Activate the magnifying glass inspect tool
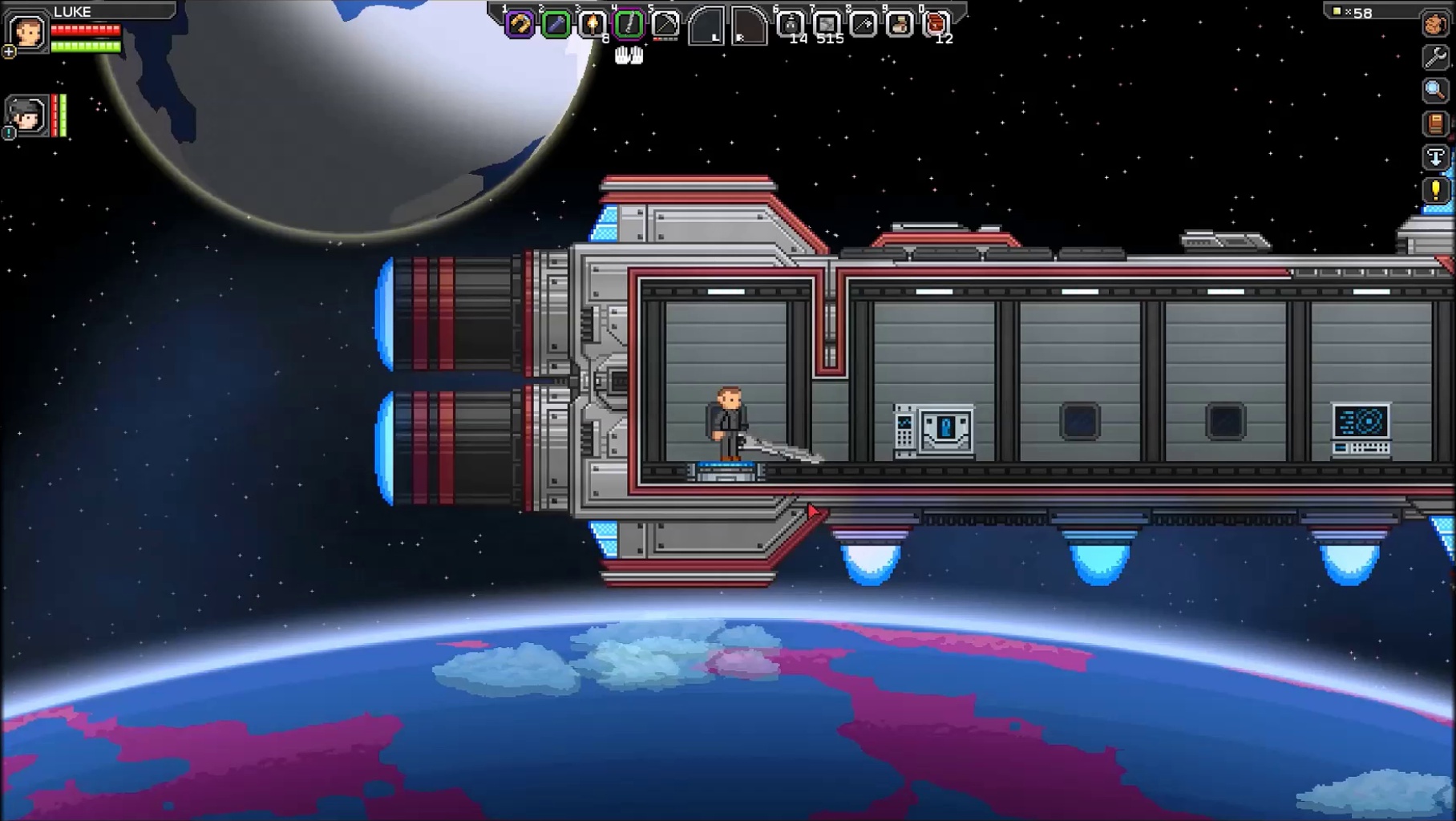This screenshot has height=821, width=1456. (x=1435, y=90)
